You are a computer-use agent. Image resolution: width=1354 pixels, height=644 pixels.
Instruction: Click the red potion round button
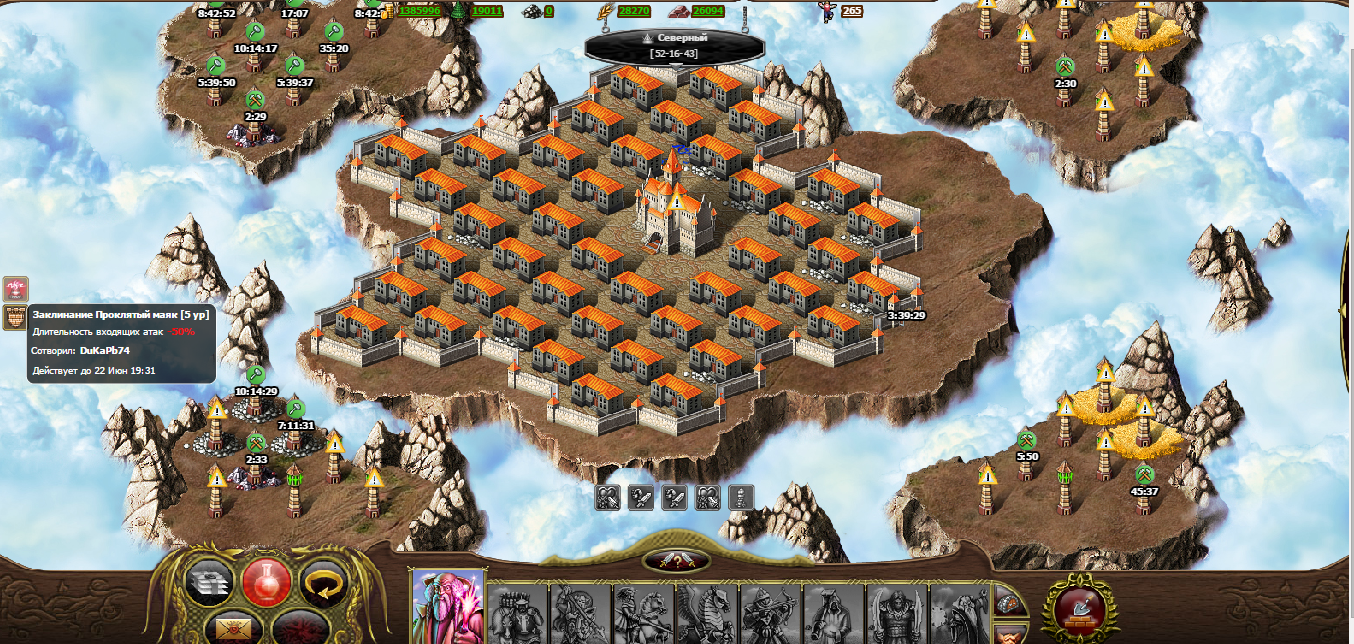pyautogui.click(x=266, y=581)
